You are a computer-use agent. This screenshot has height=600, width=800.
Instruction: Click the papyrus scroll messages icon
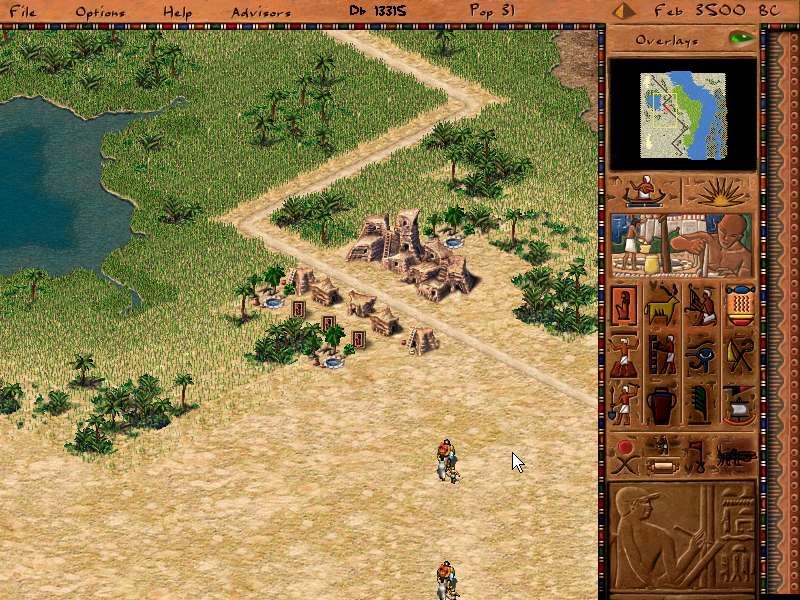[x=661, y=465]
